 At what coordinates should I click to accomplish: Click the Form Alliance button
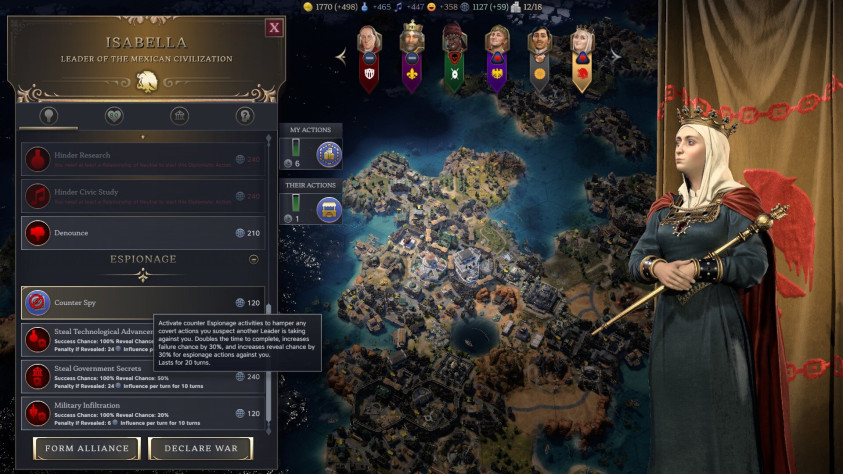click(x=86, y=448)
